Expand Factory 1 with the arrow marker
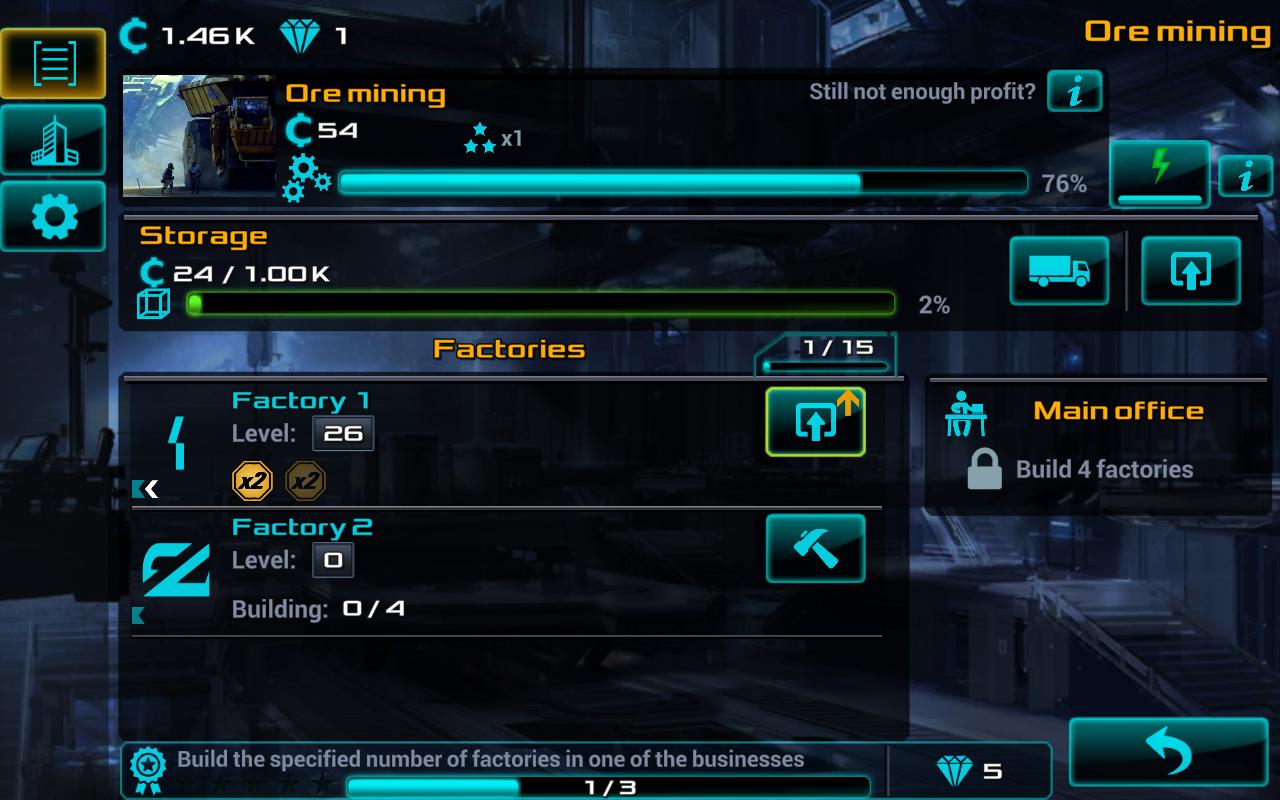Viewport: 1280px width, 800px height. coord(148,489)
